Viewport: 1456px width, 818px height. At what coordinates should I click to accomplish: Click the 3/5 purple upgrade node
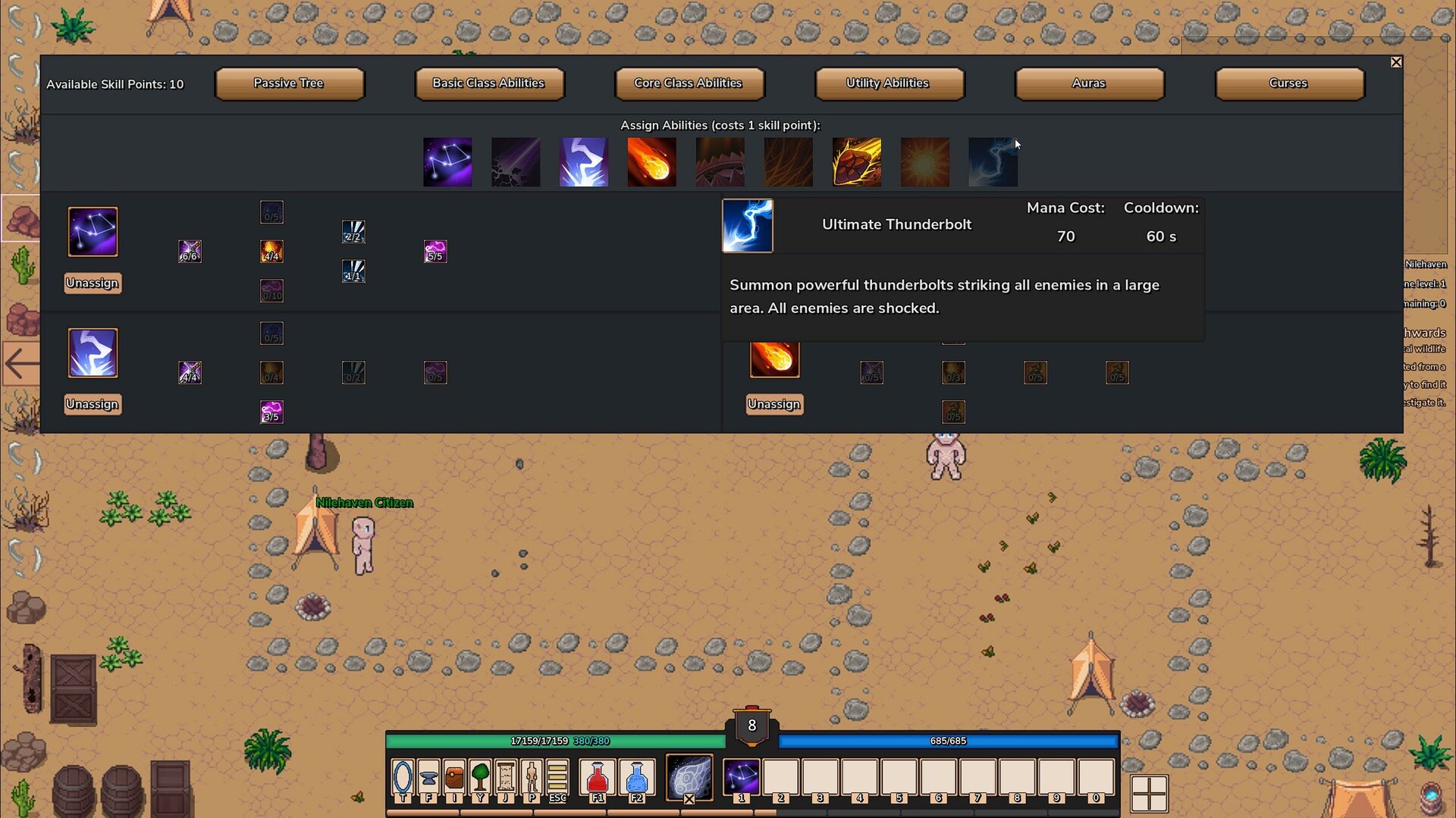click(x=271, y=412)
